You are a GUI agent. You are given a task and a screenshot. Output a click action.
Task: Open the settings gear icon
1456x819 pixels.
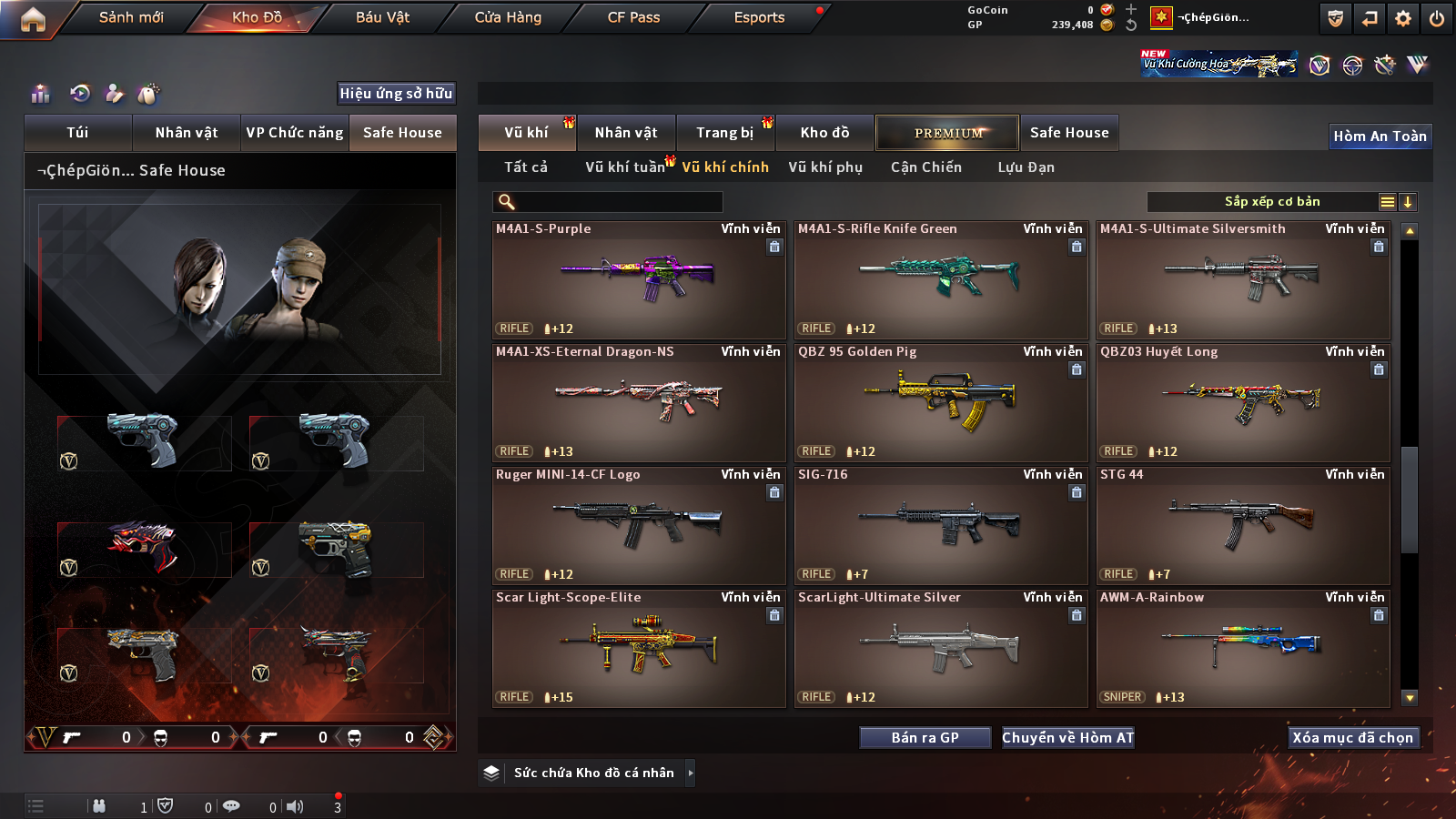[x=1403, y=18]
